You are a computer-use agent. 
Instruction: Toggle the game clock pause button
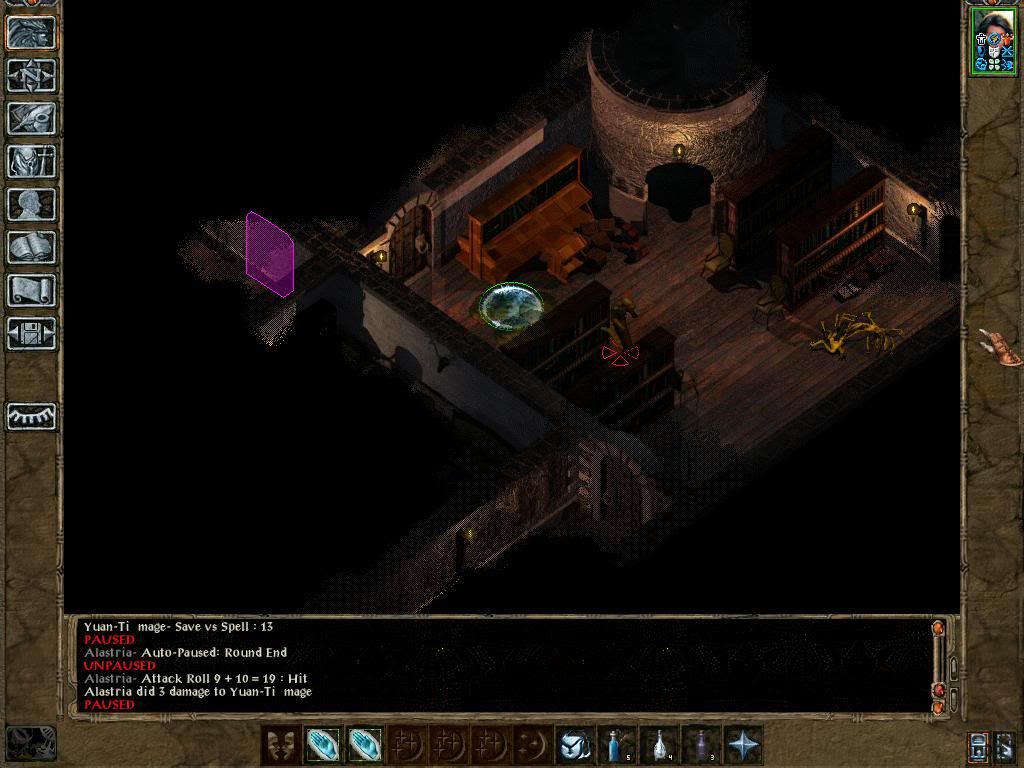coord(30,743)
